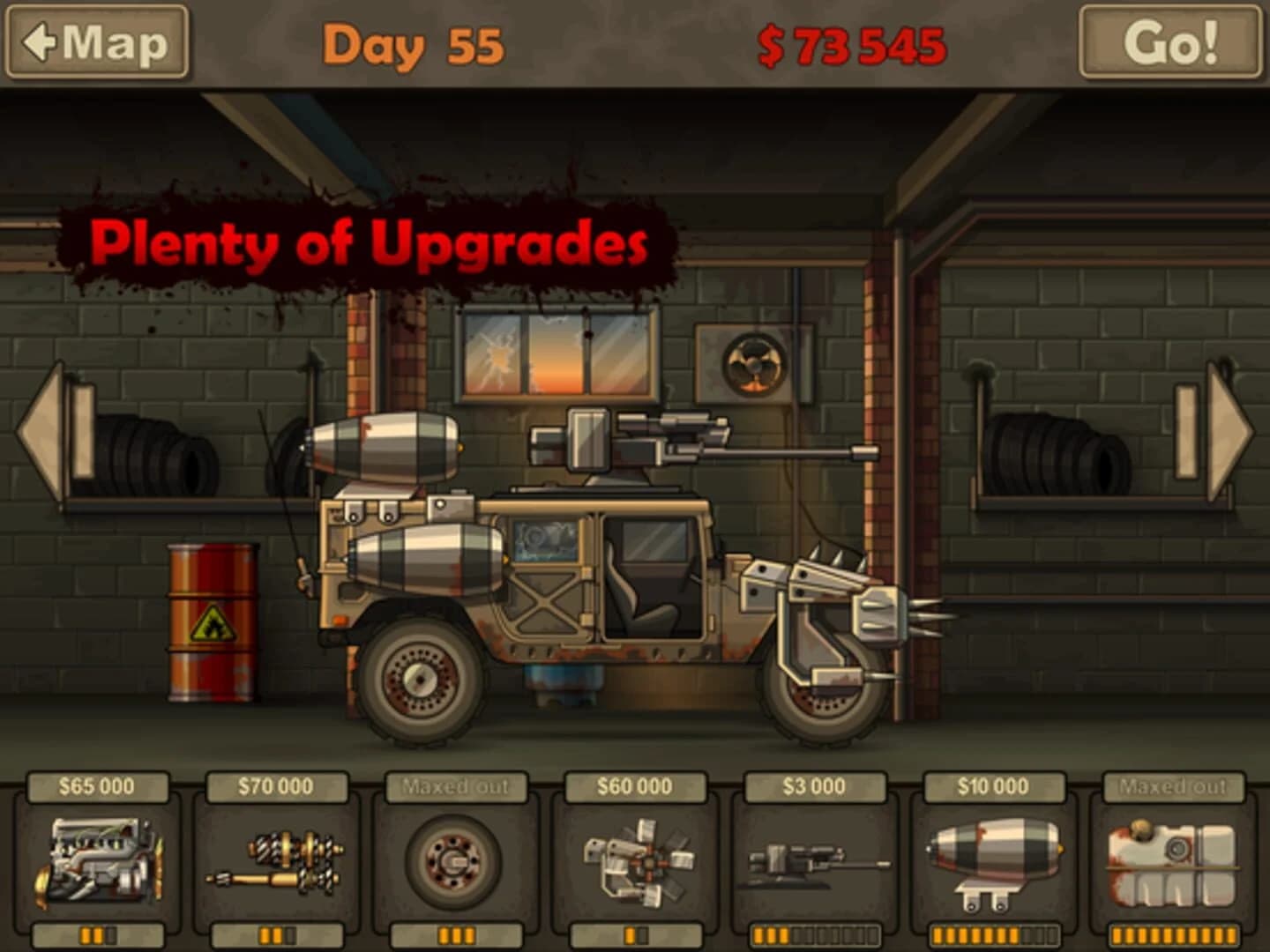1270x952 pixels.
Task: Click the $60 000 blades price tag
Action: click(635, 785)
